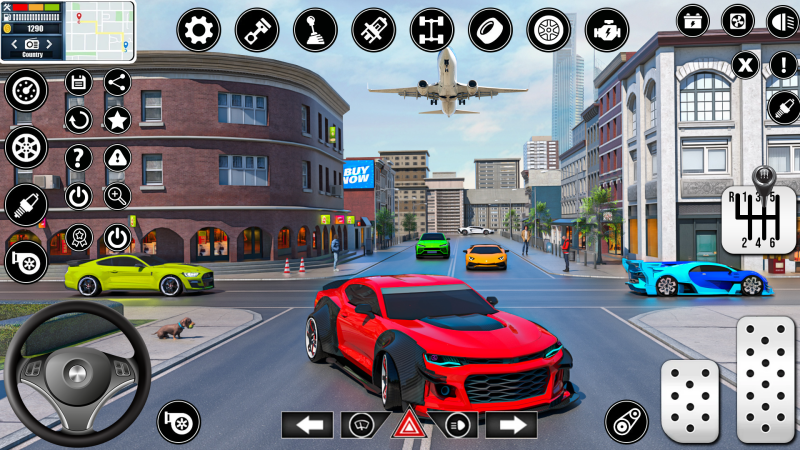The width and height of the screenshot is (800, 450).
Task: Tap the save floppy disk button
Action: click(x=79, y=82)
